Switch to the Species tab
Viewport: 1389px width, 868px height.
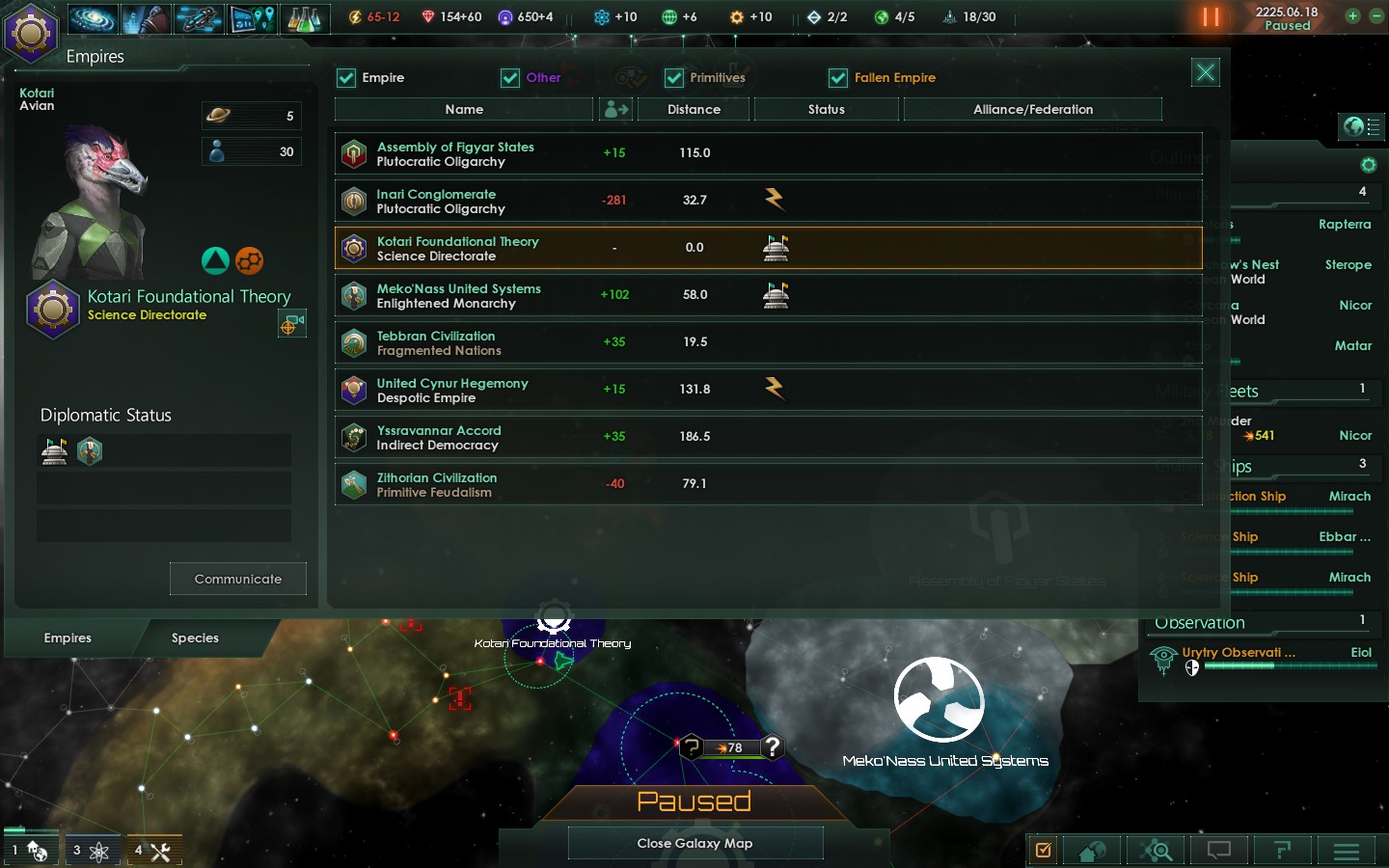click(195, 638)
